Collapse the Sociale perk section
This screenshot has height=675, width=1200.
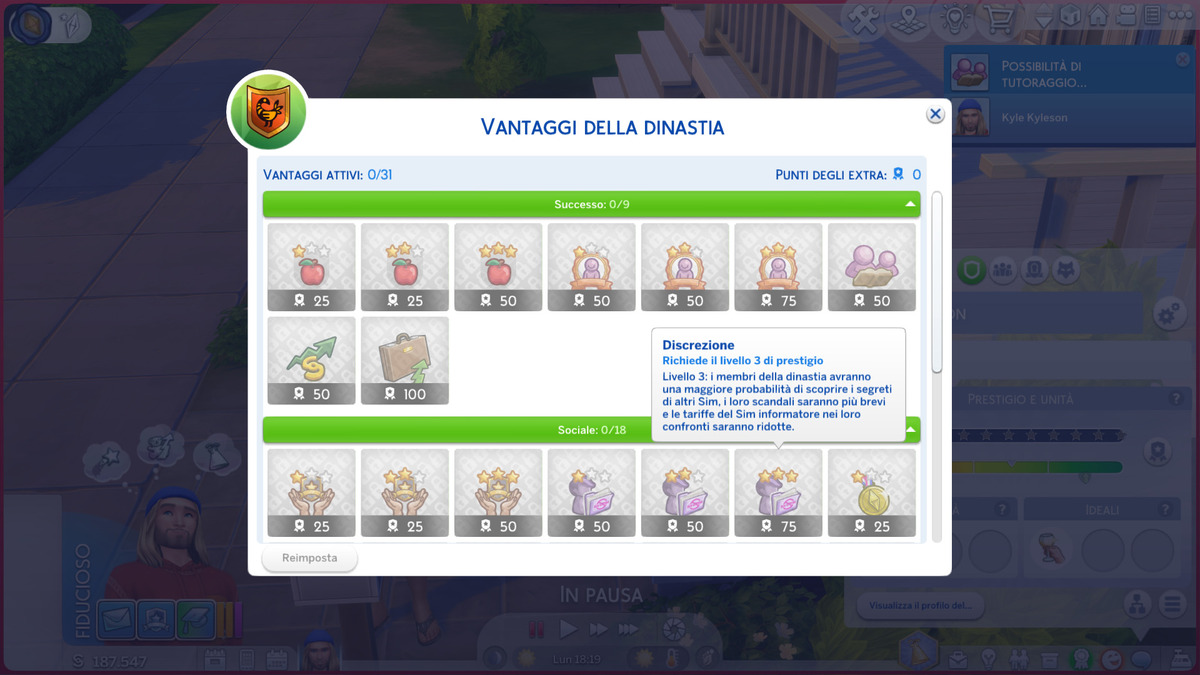coord(911,430)
